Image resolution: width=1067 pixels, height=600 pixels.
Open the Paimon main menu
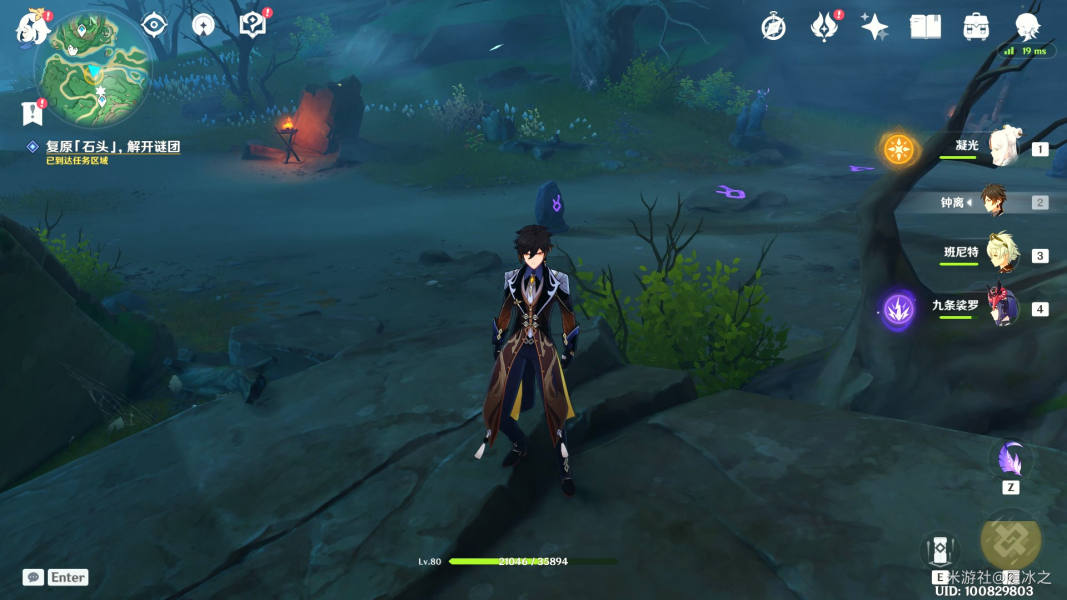(x=32, y=27)
